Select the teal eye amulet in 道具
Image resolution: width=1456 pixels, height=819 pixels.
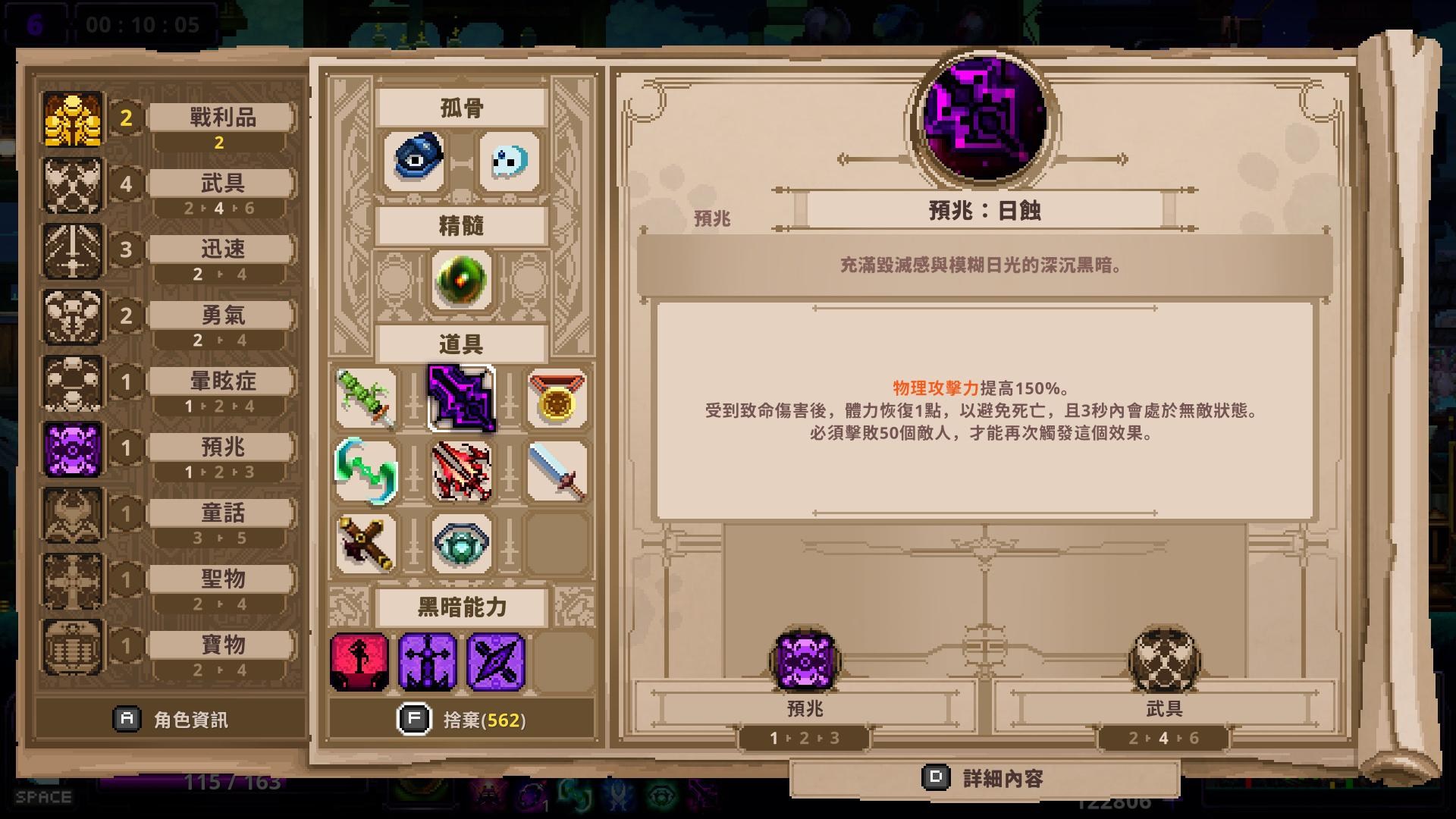[x=463, y=544]
